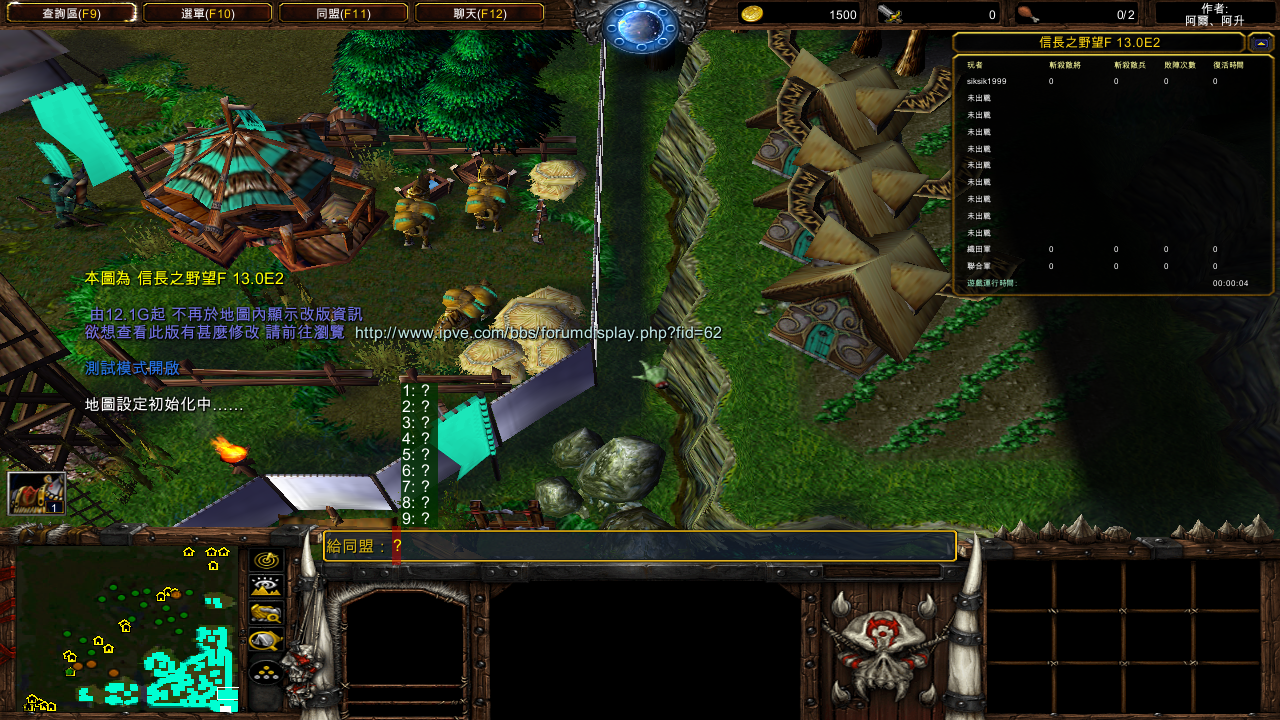Toggle creep camp display on the minimap

point(266,640)
